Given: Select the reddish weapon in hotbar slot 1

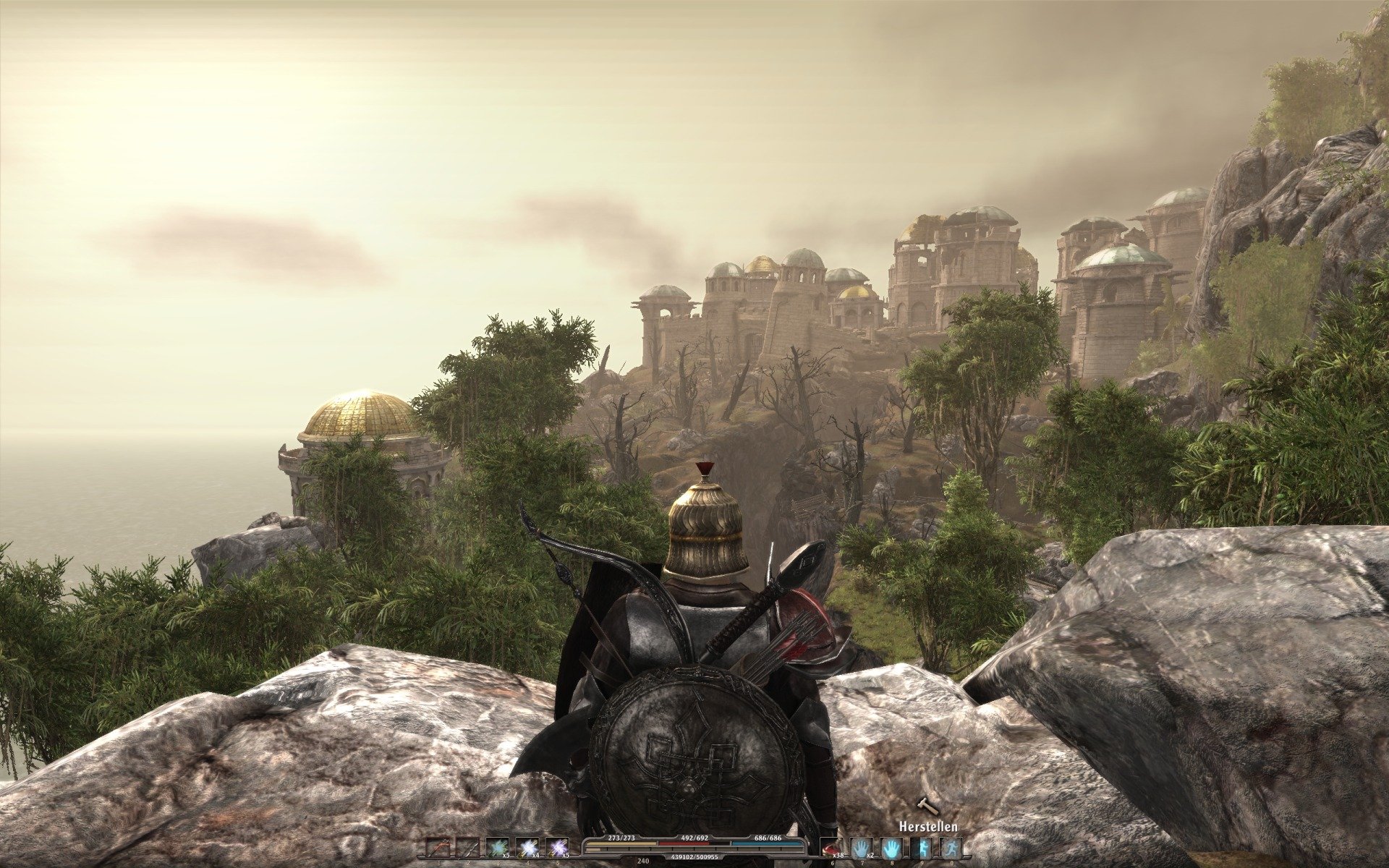Looking at the screenshot, I should [x=438, y=847].
